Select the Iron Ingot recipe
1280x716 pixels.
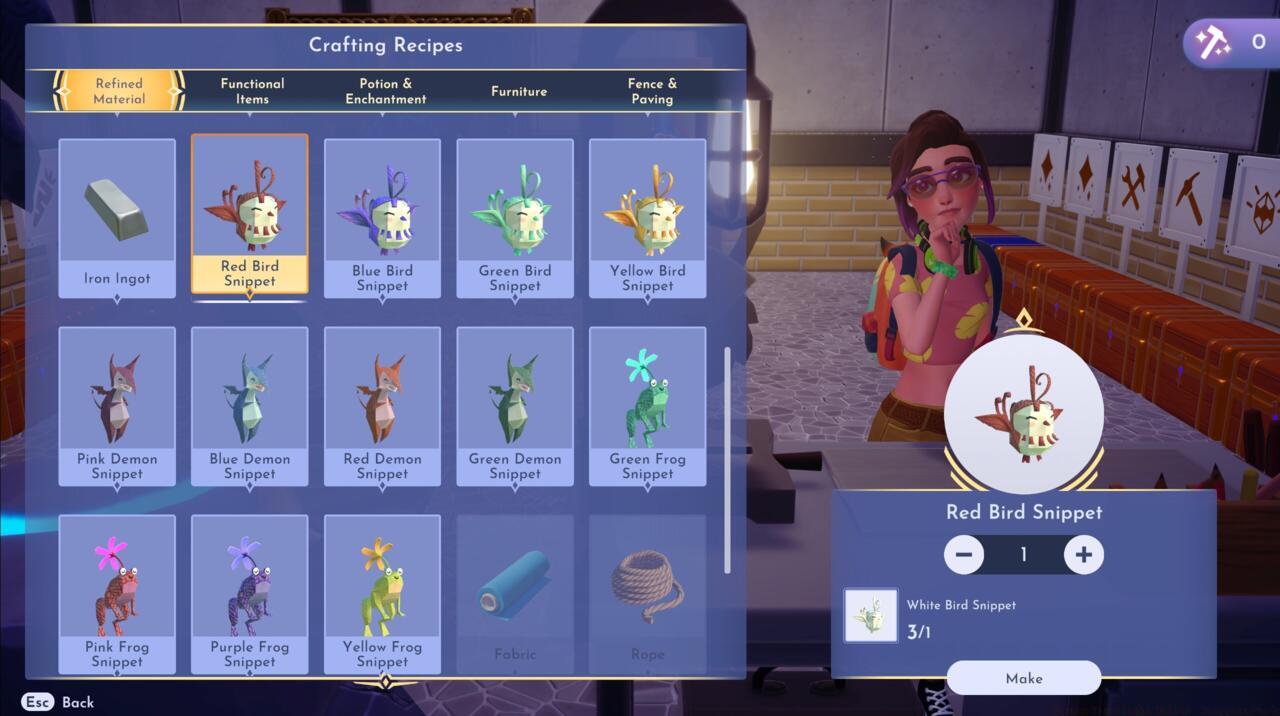pos(117,218)
